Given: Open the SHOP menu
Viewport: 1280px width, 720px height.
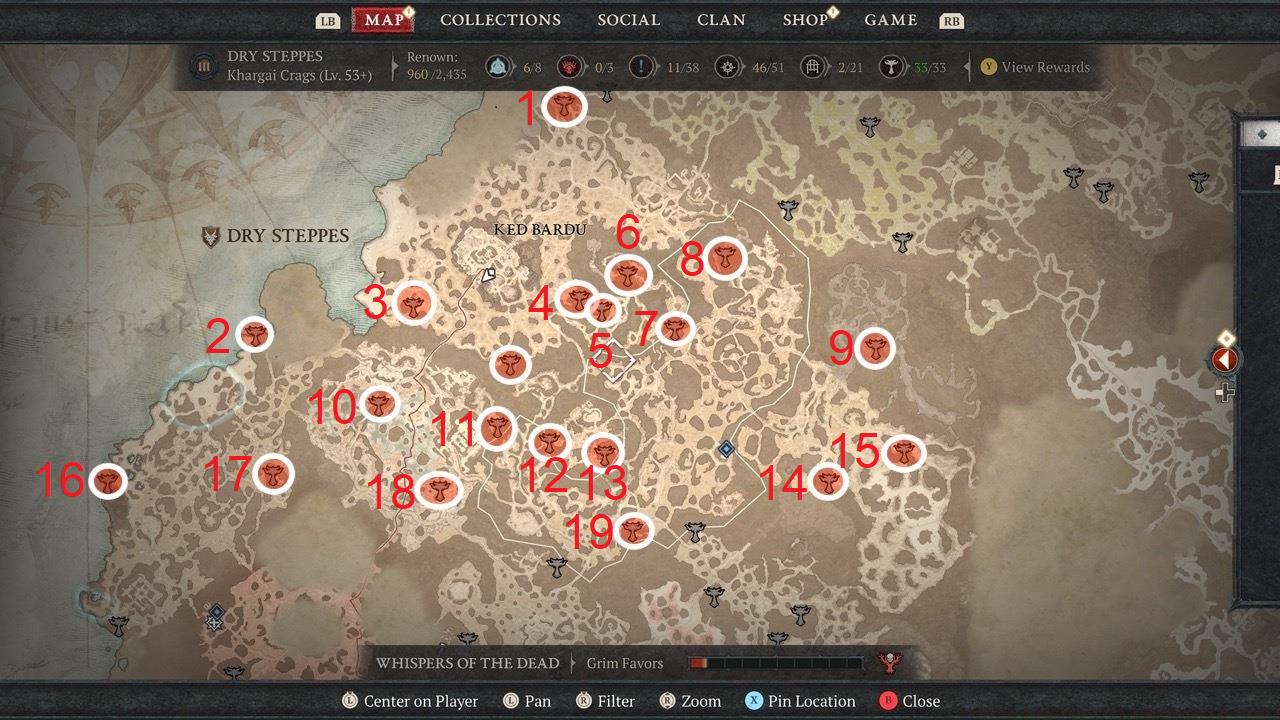Looking at the screenshot, I should pyautogui.click(x=806, y=19).
